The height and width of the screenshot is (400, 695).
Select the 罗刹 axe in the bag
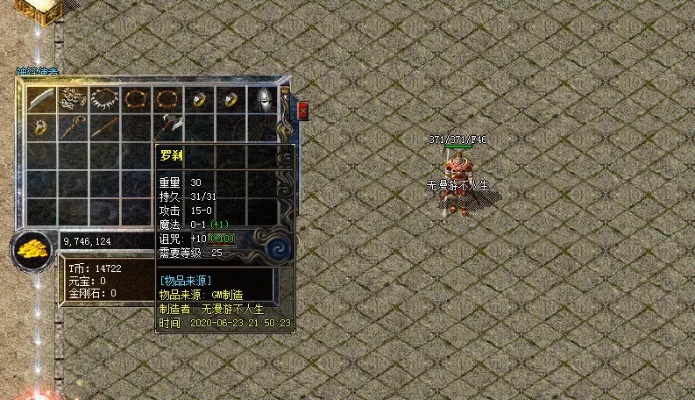[166, 128]
